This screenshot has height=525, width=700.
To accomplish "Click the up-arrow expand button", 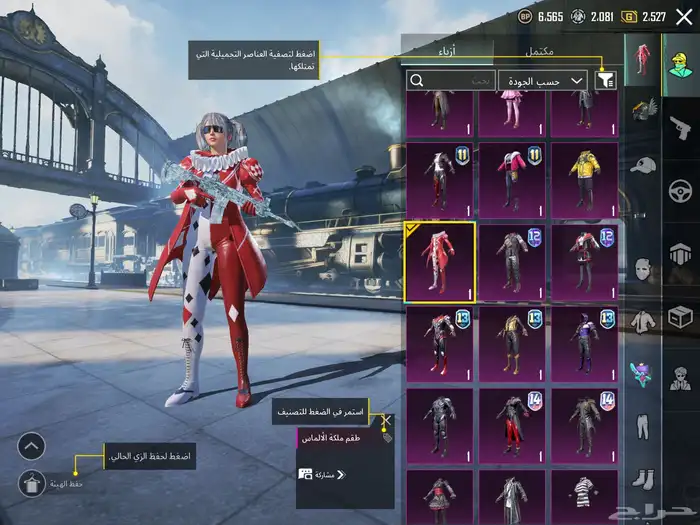I will click(x=32, y=446).
